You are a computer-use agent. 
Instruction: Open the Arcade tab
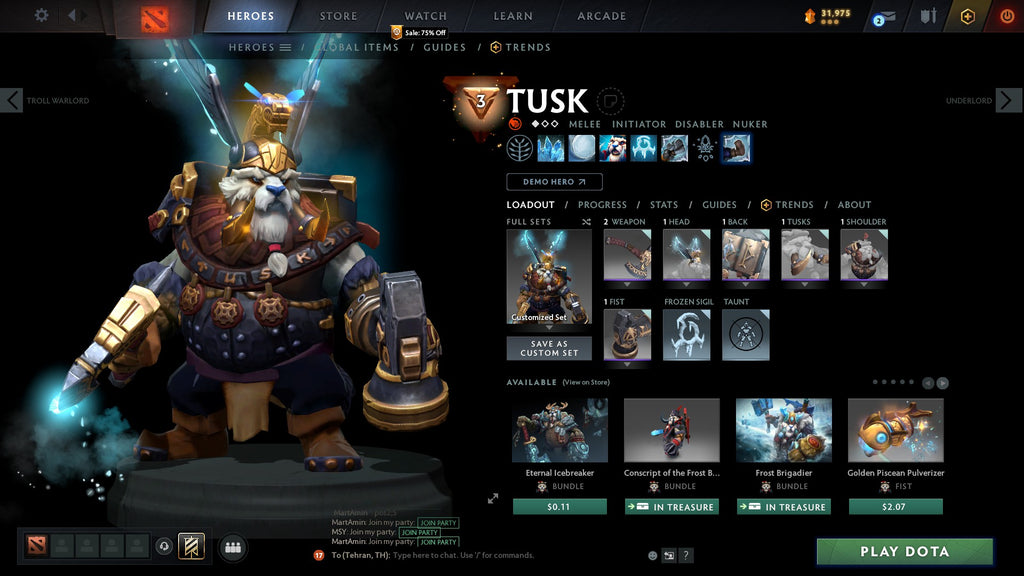601,16
